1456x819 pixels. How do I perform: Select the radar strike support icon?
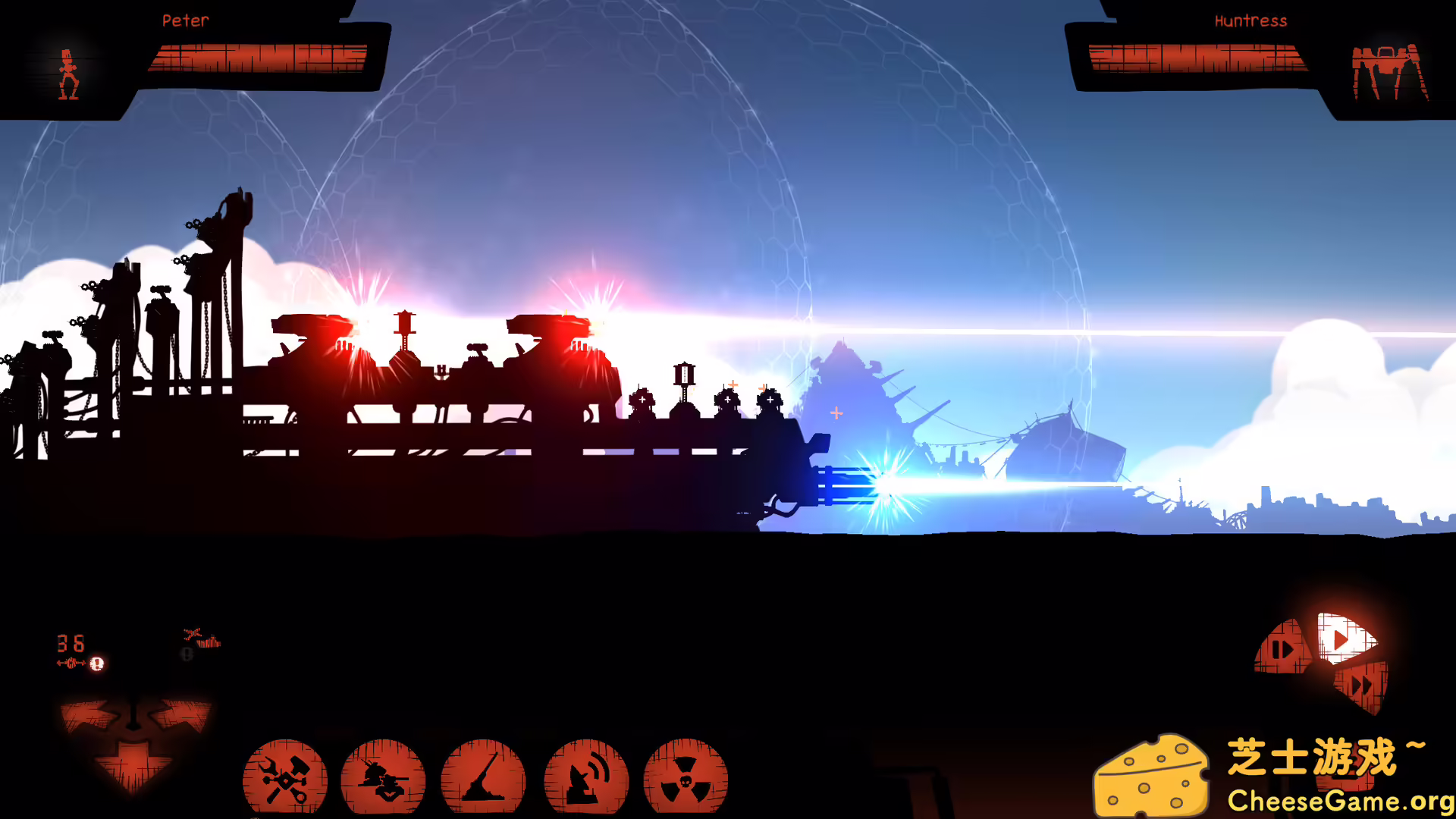pos(585,777)
